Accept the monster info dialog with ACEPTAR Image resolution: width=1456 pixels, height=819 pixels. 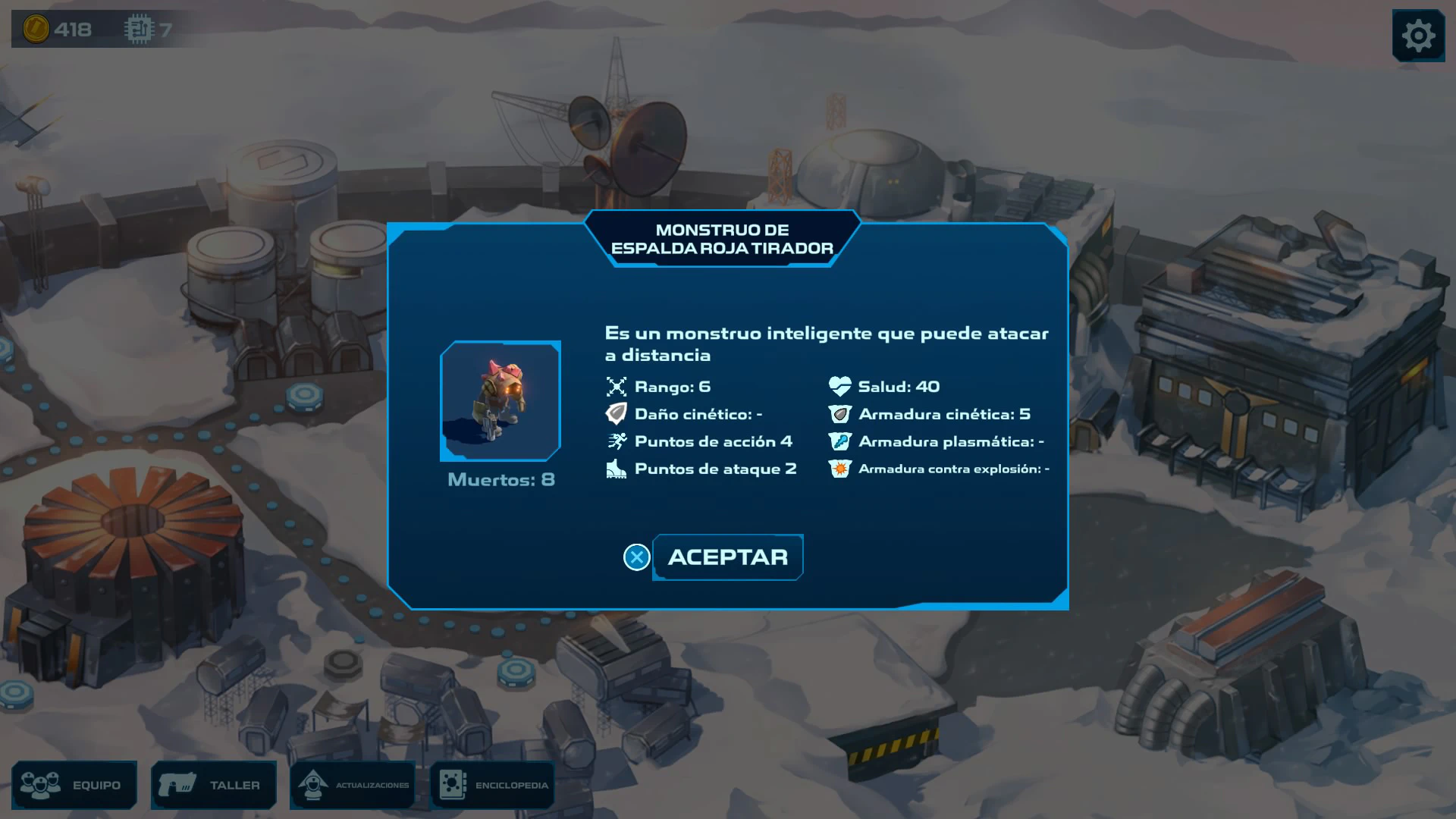coord(727,557)
